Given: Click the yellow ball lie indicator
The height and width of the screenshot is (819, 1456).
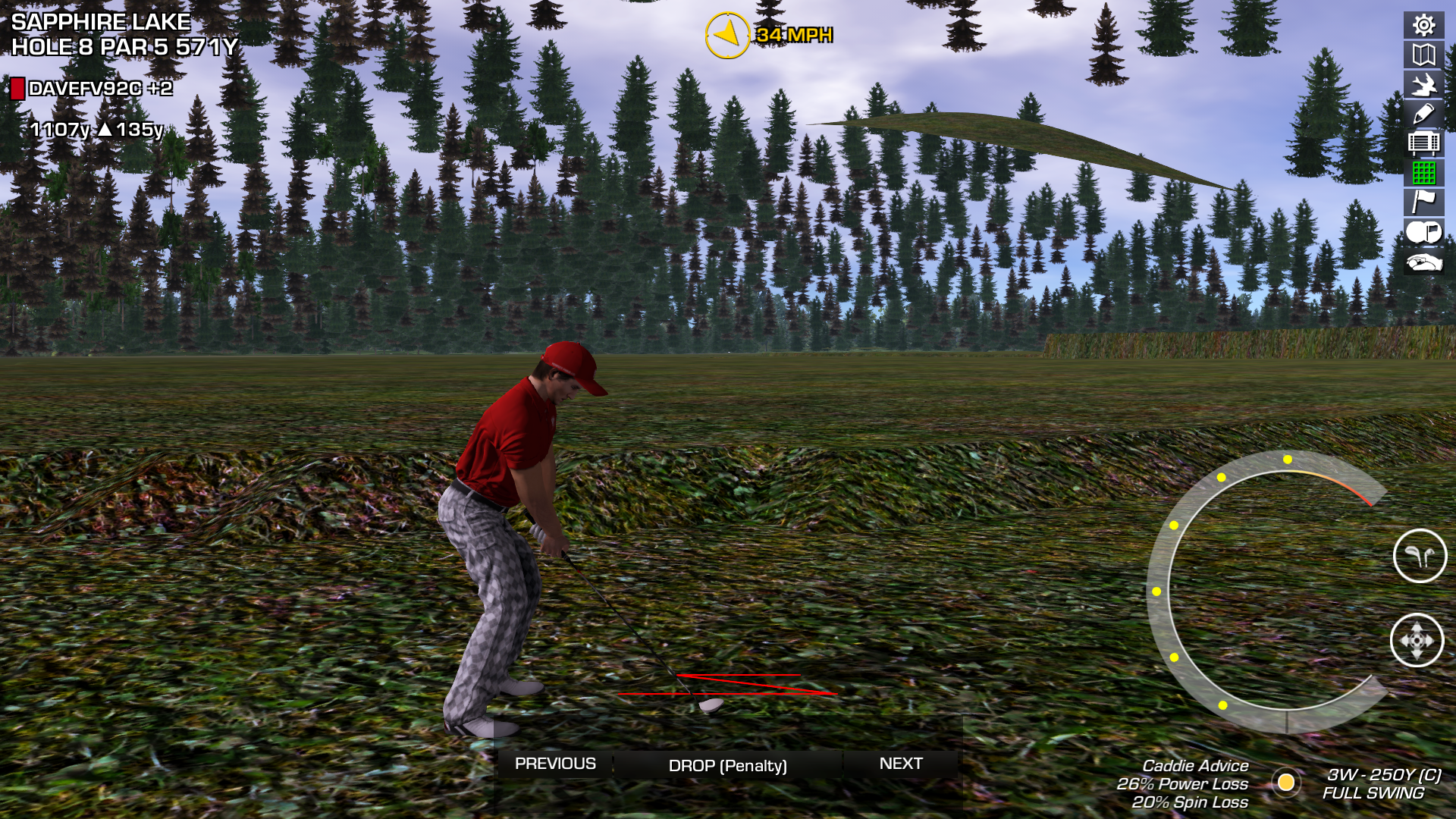Looking at the screenshot, I should pos(1286,782).
